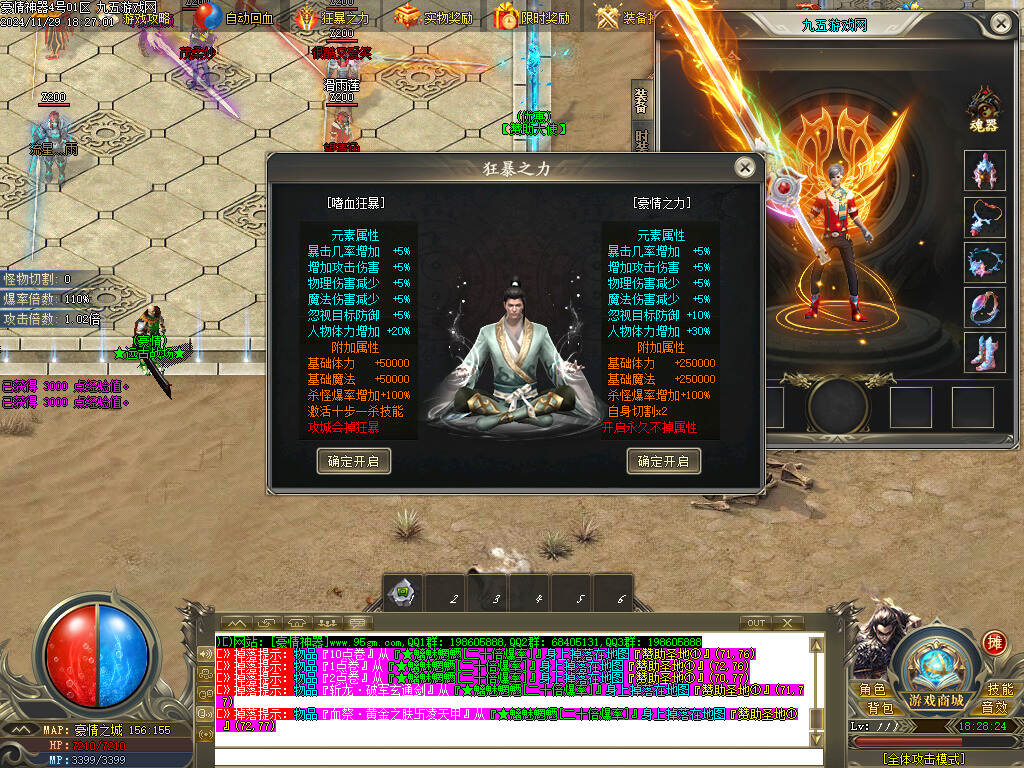Confirm activation of 豪情之力
Viewport: 1024px width, 768px height.
tap(664, 461)
